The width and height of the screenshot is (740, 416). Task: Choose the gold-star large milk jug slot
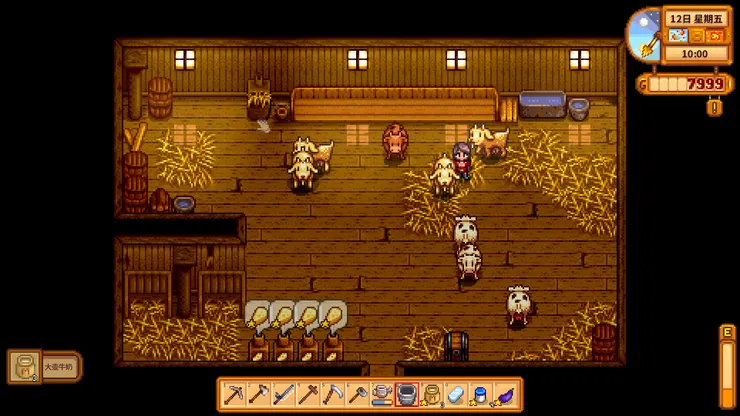point(432,394)
